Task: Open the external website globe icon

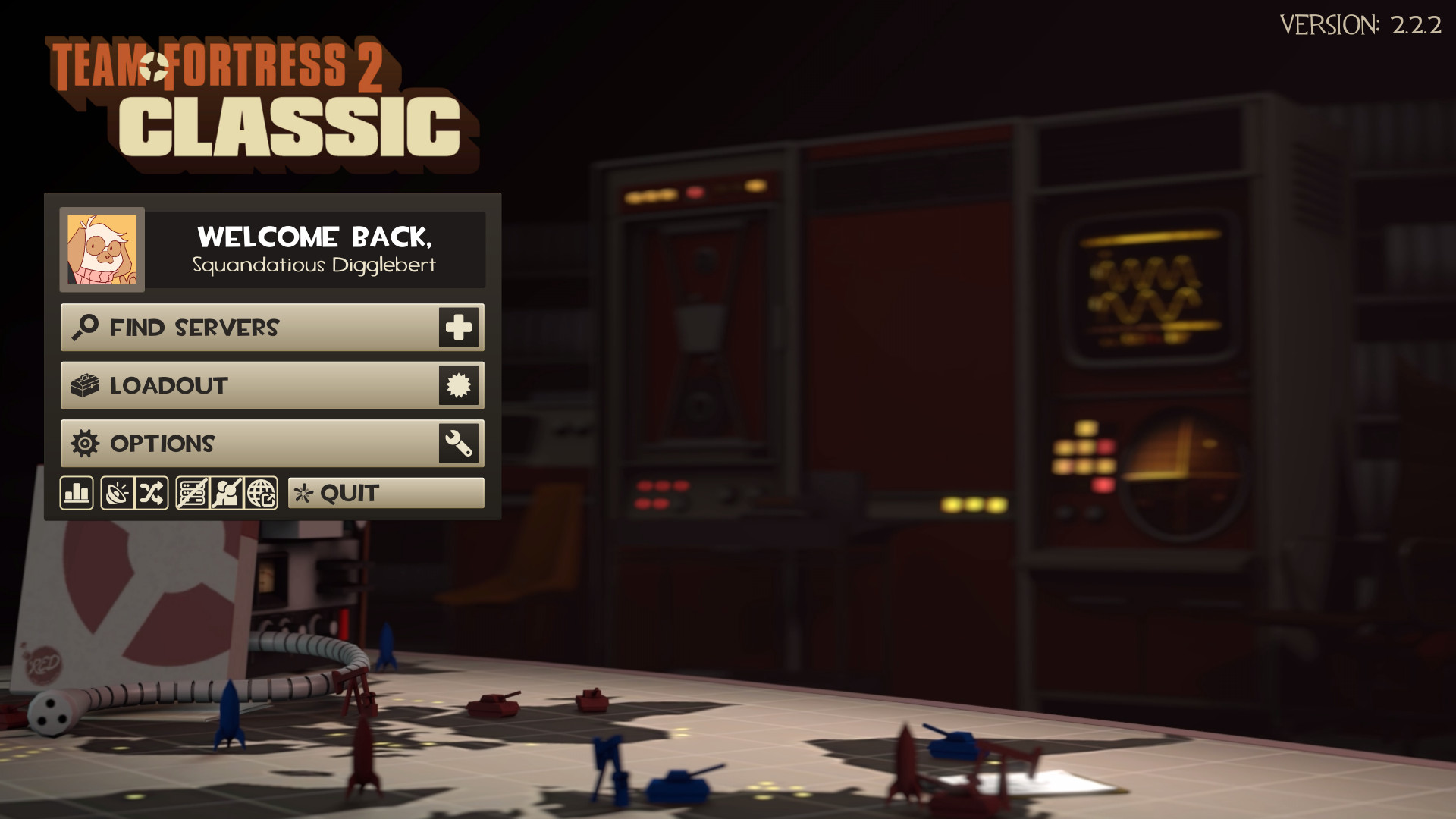Action: pyautogui.click(x=262, y=493)
